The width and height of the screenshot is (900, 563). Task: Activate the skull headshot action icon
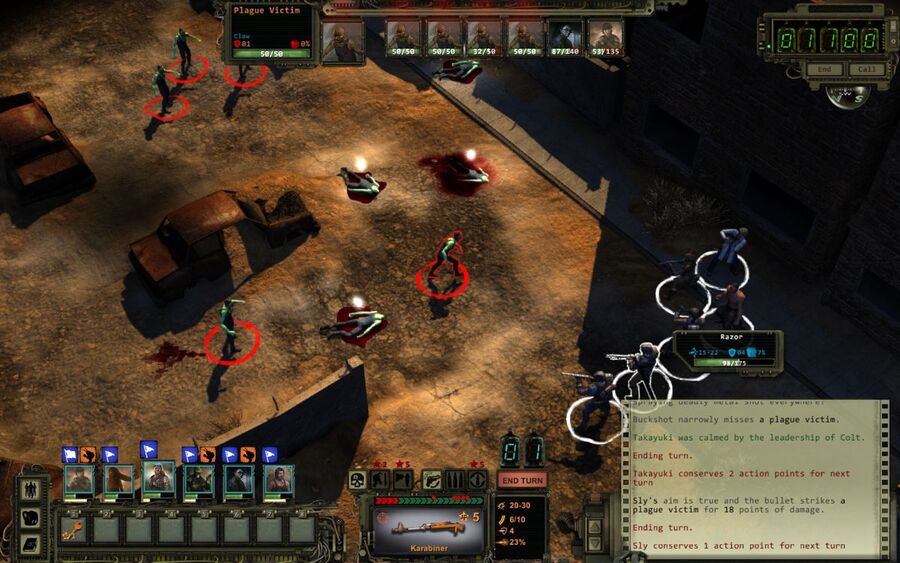357,480
